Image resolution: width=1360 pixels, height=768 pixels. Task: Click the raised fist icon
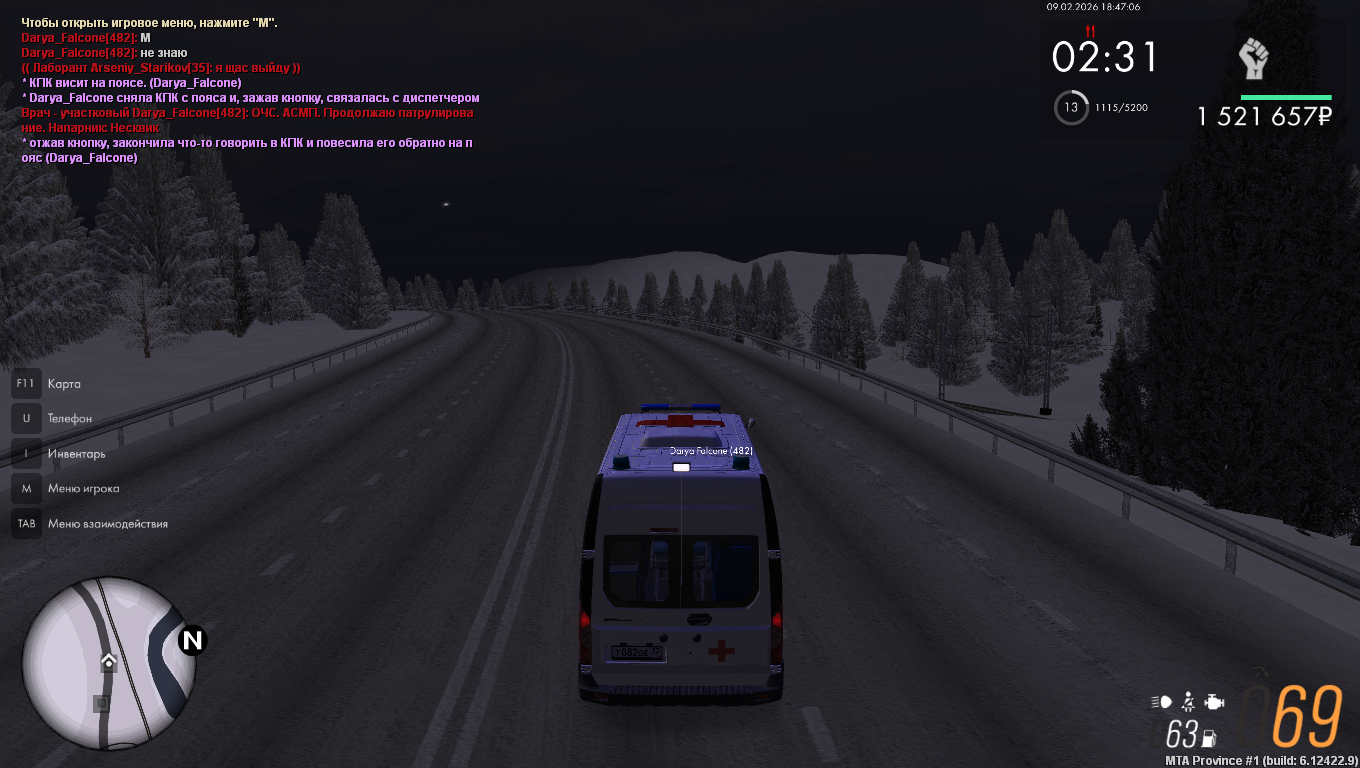(x=1253, y=60)
